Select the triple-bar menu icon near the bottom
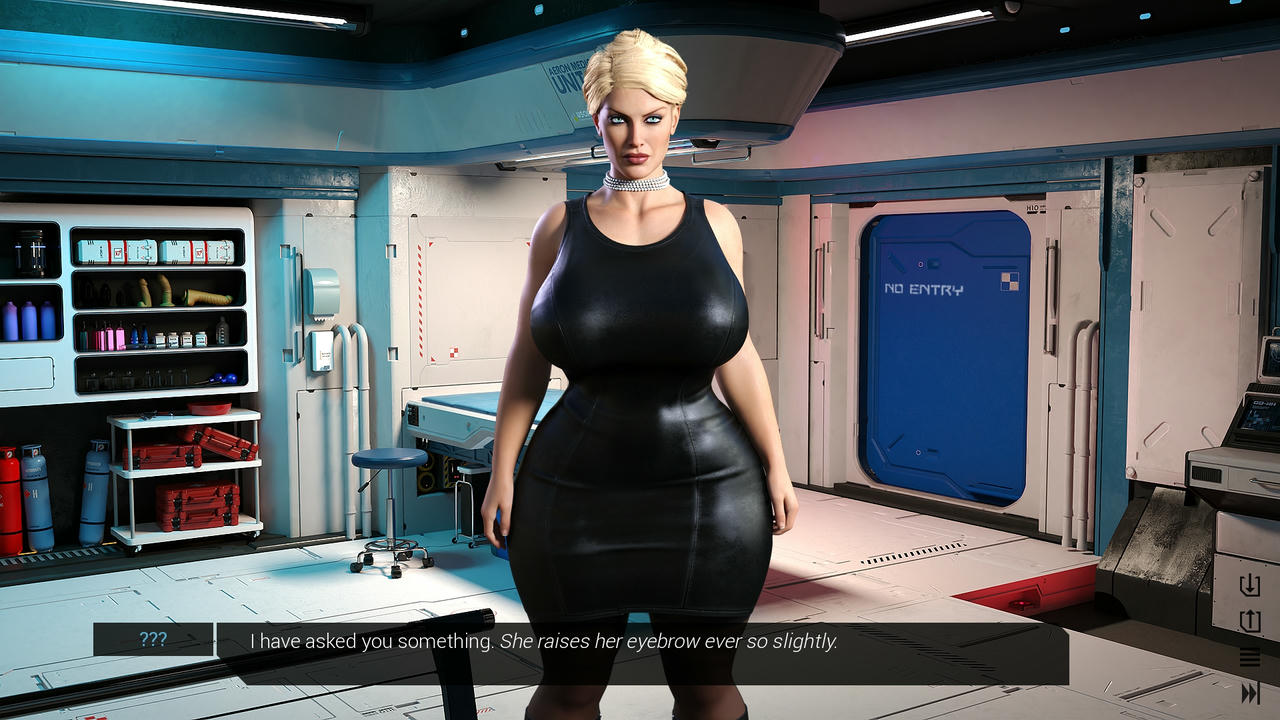The image size is (1280, 720). click(x=1250, y=658)
